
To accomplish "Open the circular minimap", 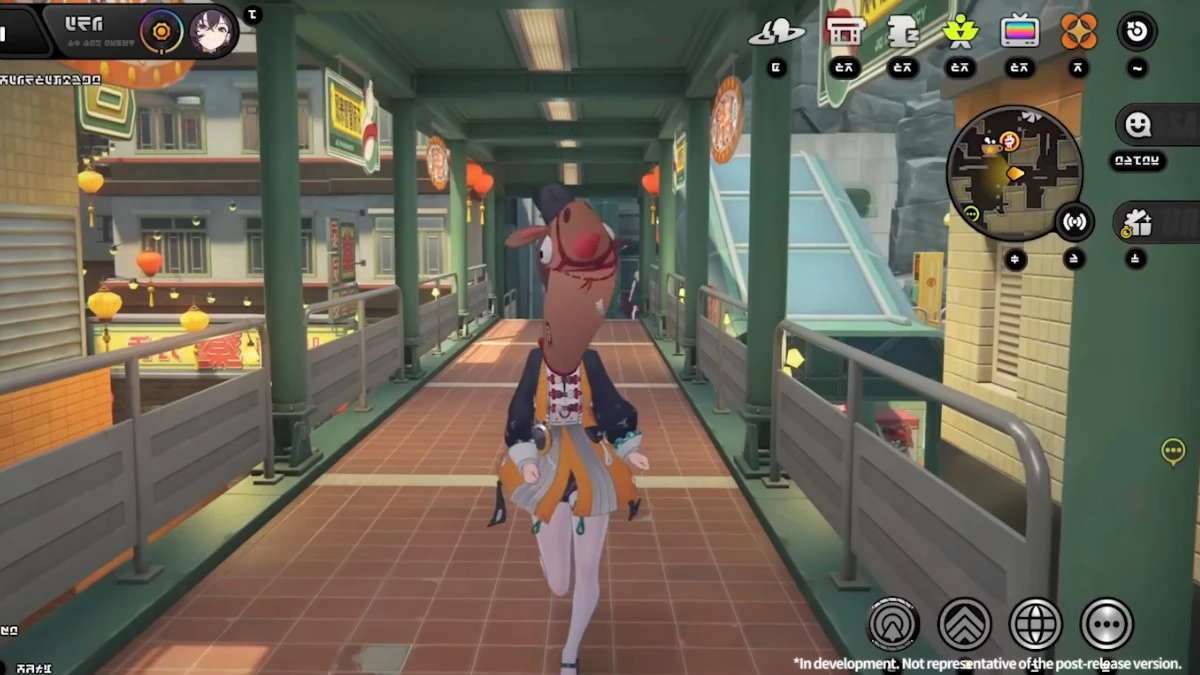I will click(1014, 173).
